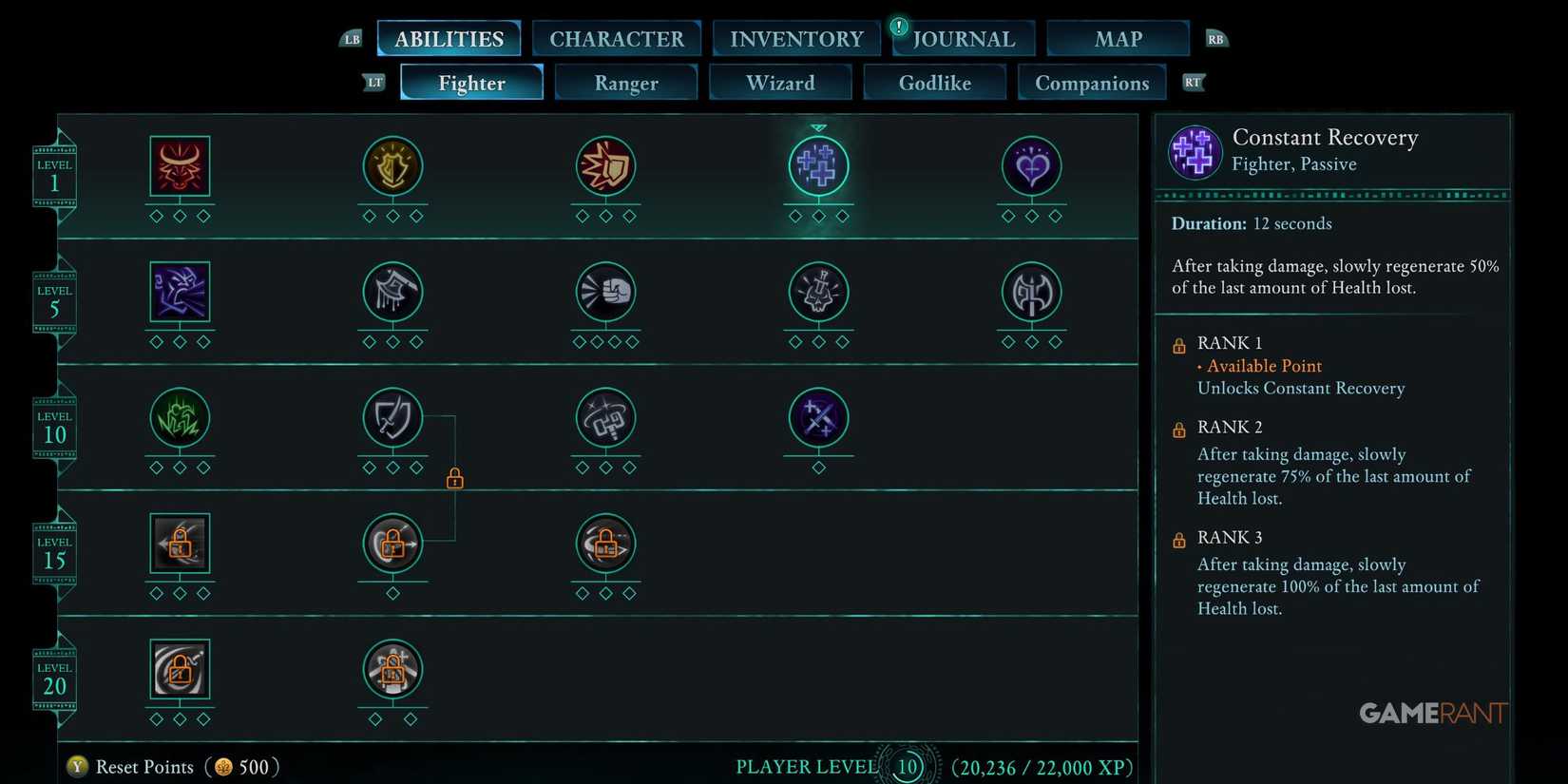This screenshot has width=1568, height=784.
Task: Click the Player Level 10 circle
Action: click(908, 766)
